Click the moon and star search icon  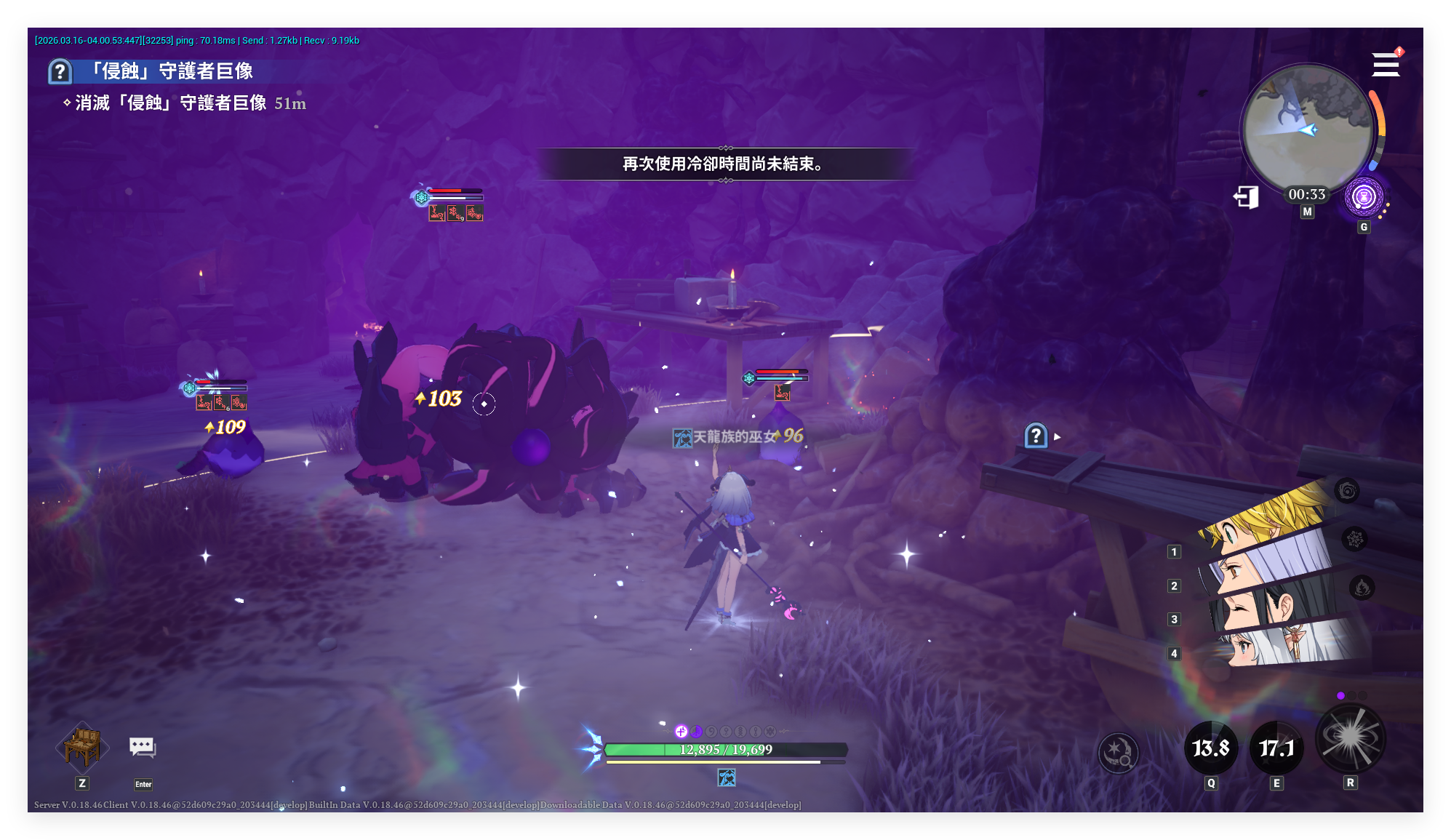tap(1118, 752)
